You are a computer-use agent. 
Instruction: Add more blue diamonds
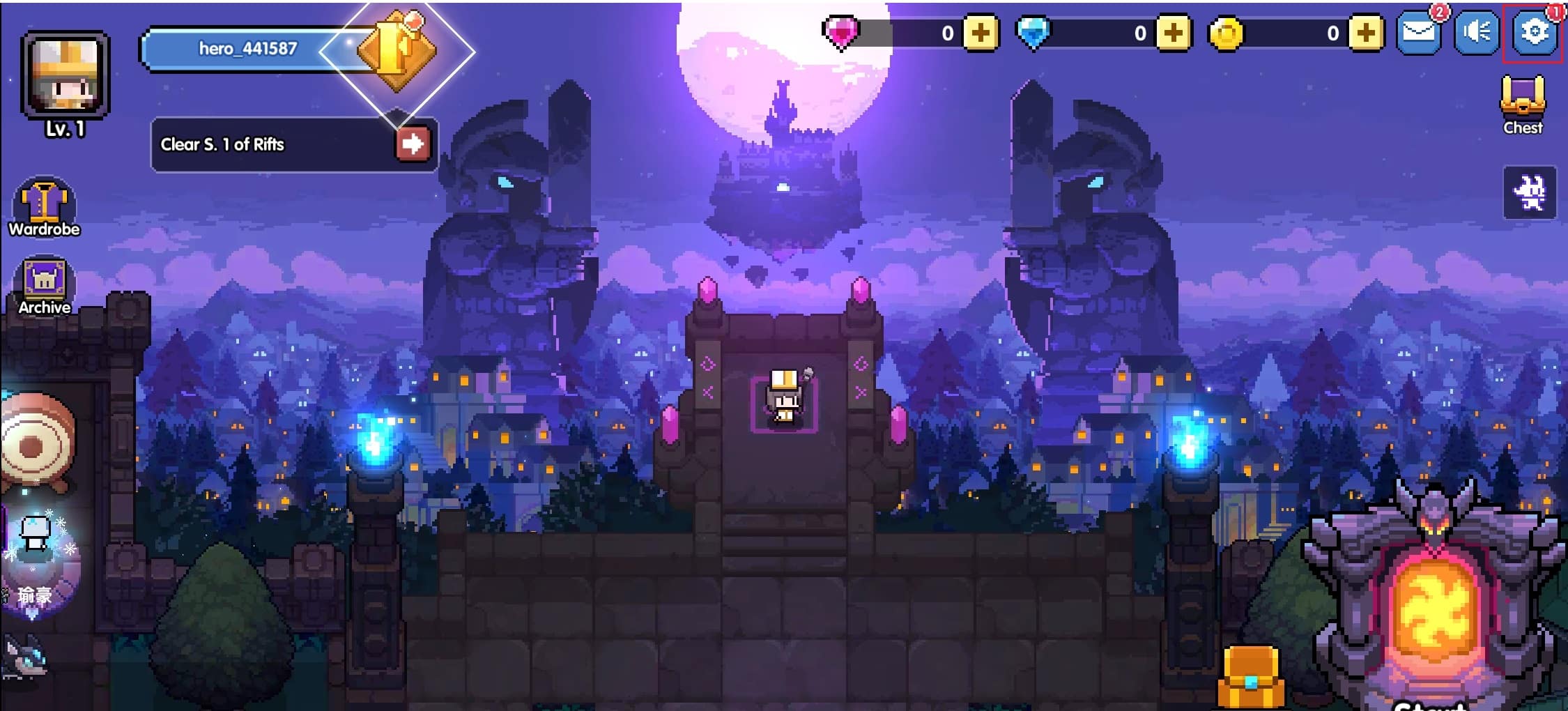[x=1173, y=33]
